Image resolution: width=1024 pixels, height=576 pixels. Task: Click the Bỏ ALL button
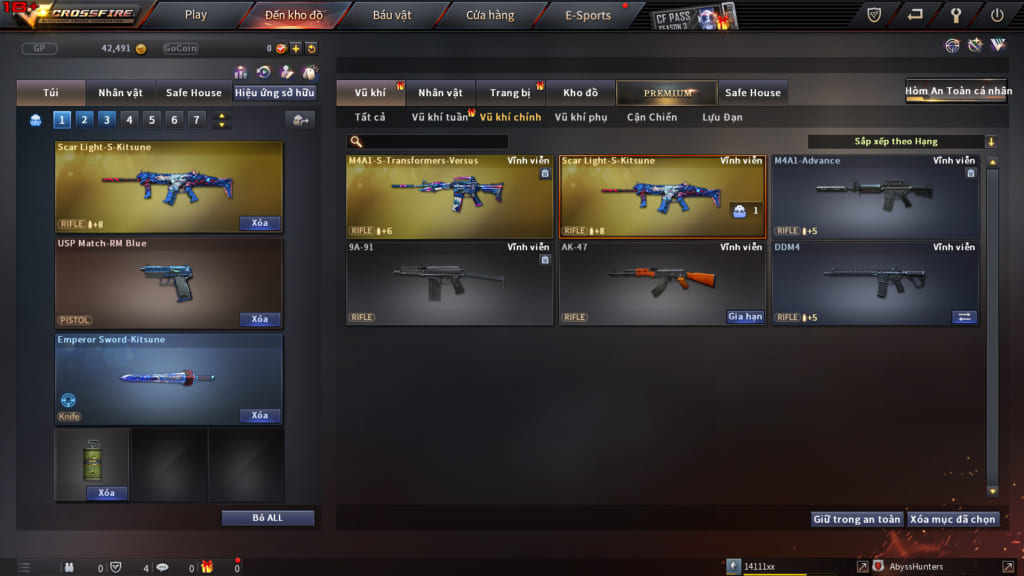(268, 518)
